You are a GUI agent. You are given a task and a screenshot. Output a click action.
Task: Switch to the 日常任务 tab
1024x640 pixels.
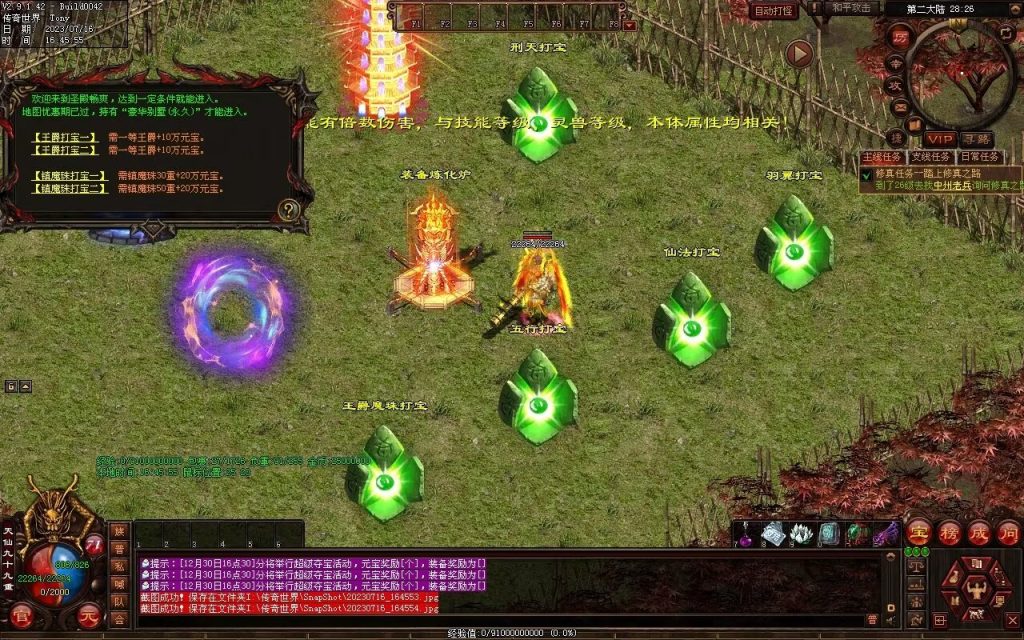point(978,157)
